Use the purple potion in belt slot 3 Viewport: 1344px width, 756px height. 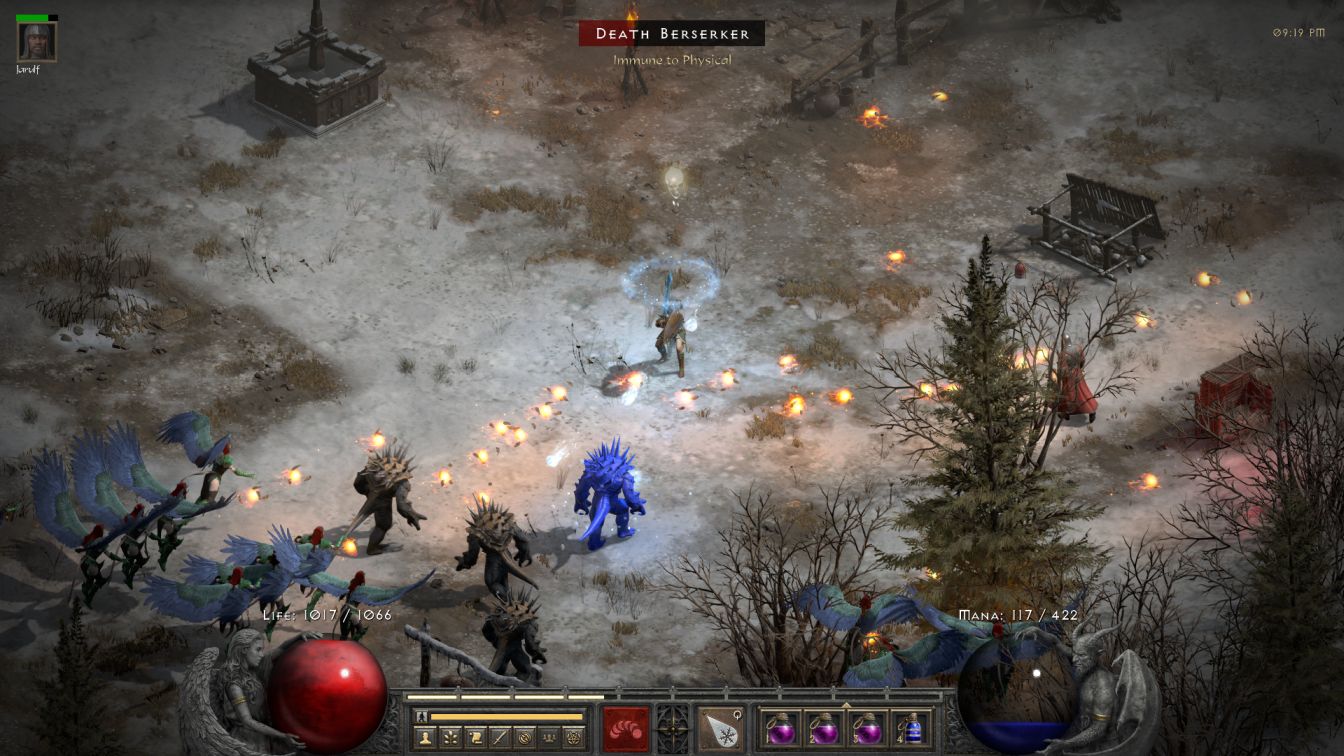[867, 728]
